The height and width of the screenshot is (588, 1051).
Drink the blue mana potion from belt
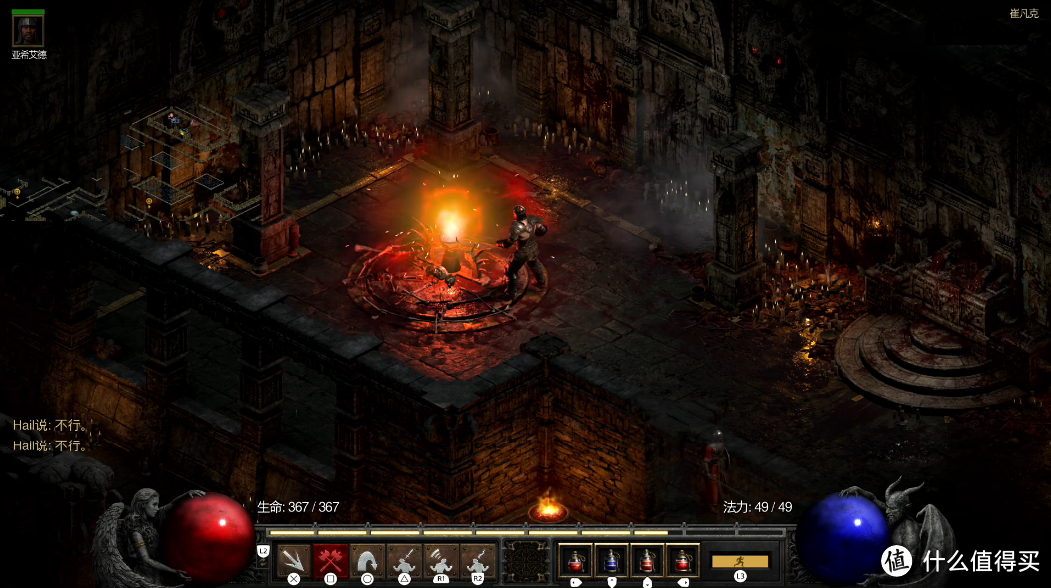[x=611, y=560]
